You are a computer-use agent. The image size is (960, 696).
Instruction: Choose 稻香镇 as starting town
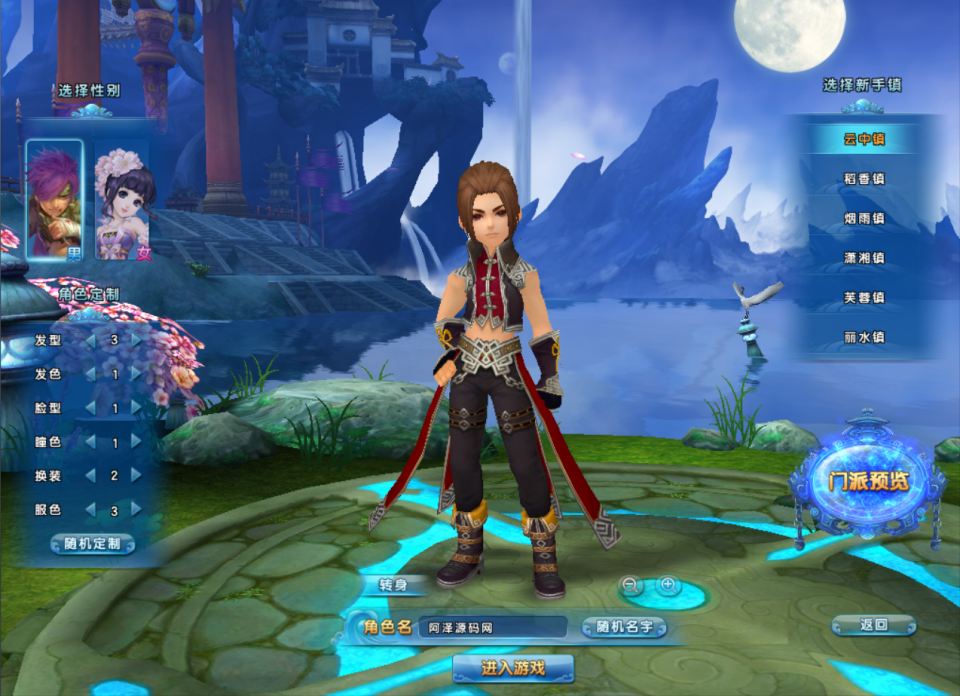[864, 179]
